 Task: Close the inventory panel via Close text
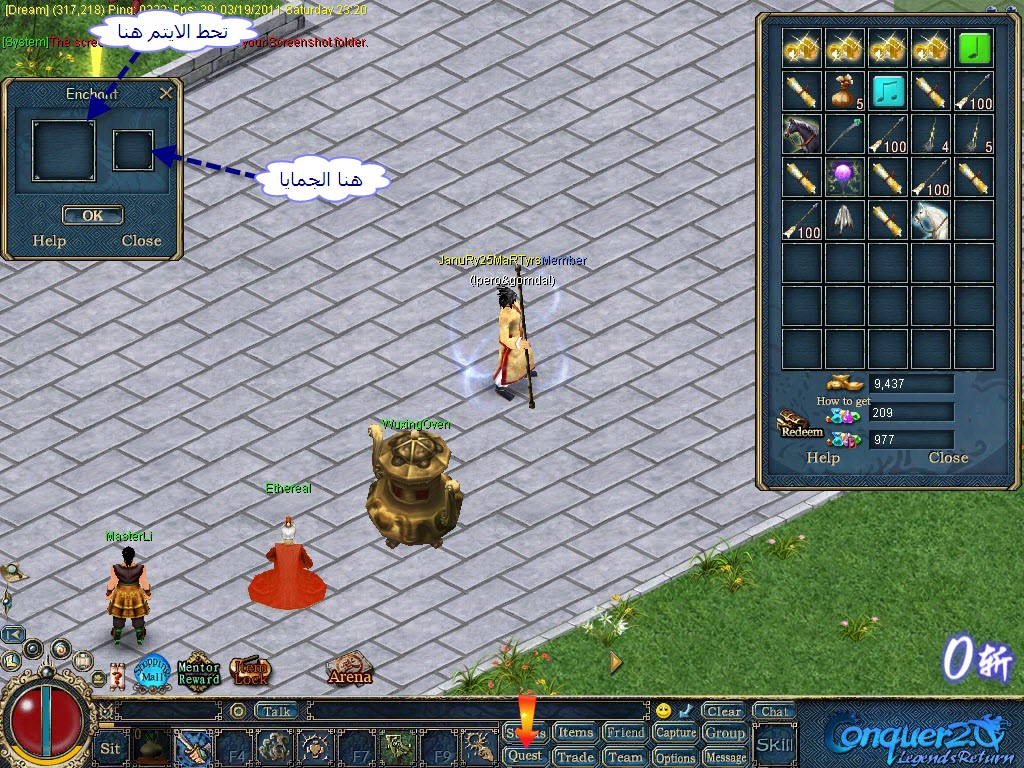pos(948,458)
